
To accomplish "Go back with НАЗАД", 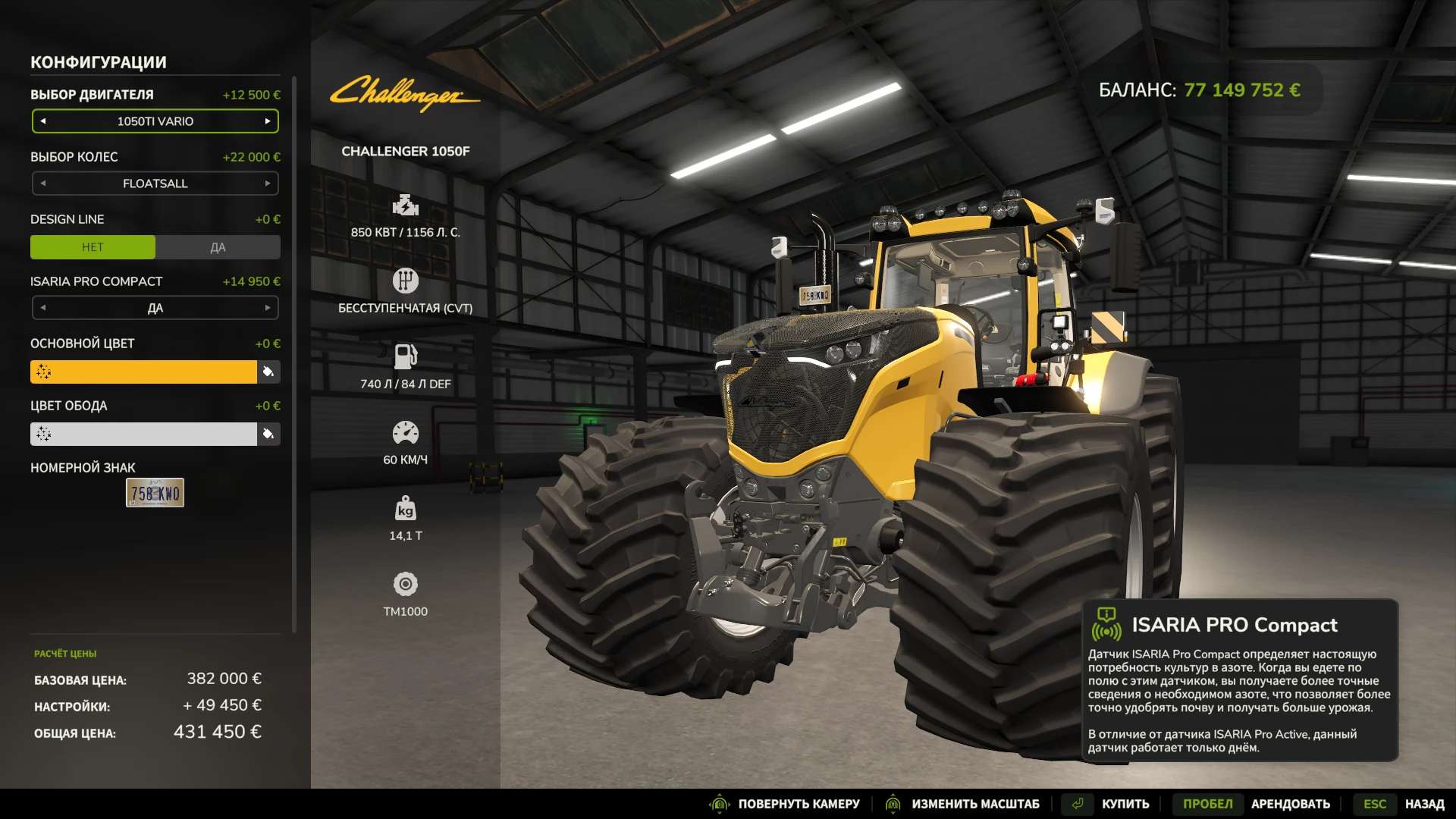I will [x=1424, y=804].
